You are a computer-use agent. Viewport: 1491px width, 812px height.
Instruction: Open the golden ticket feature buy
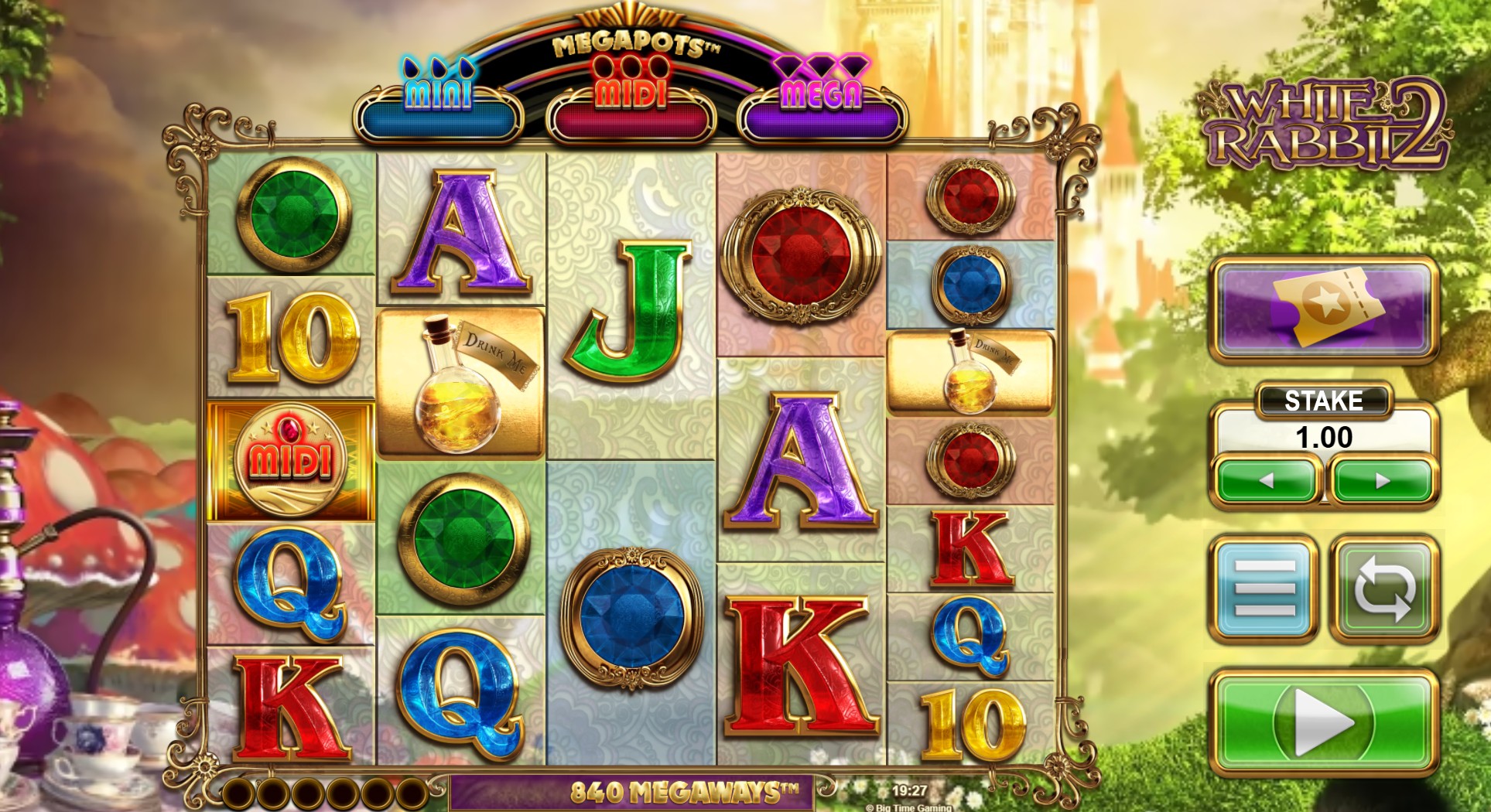1323,309
